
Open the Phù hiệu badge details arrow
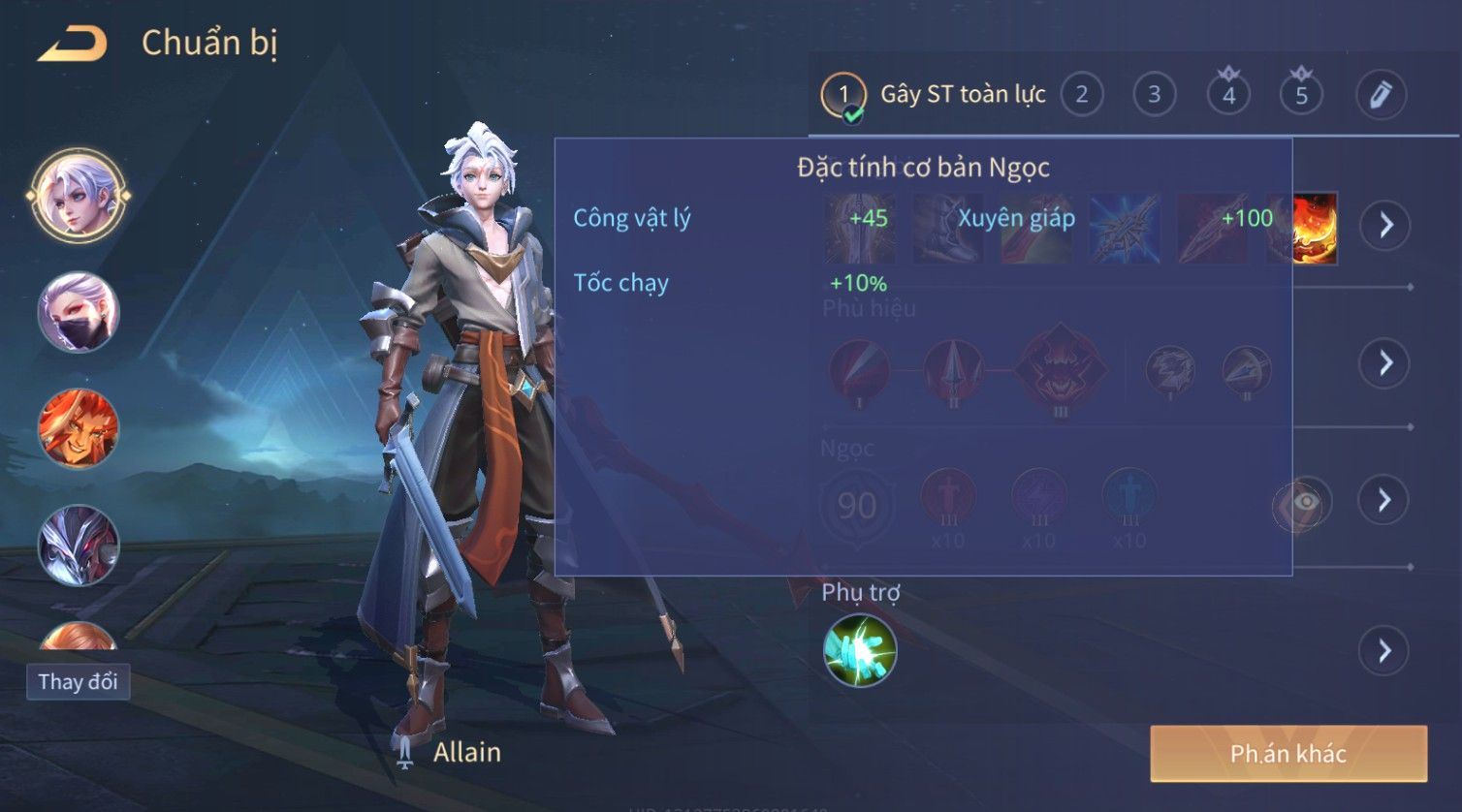[1384, 363]
